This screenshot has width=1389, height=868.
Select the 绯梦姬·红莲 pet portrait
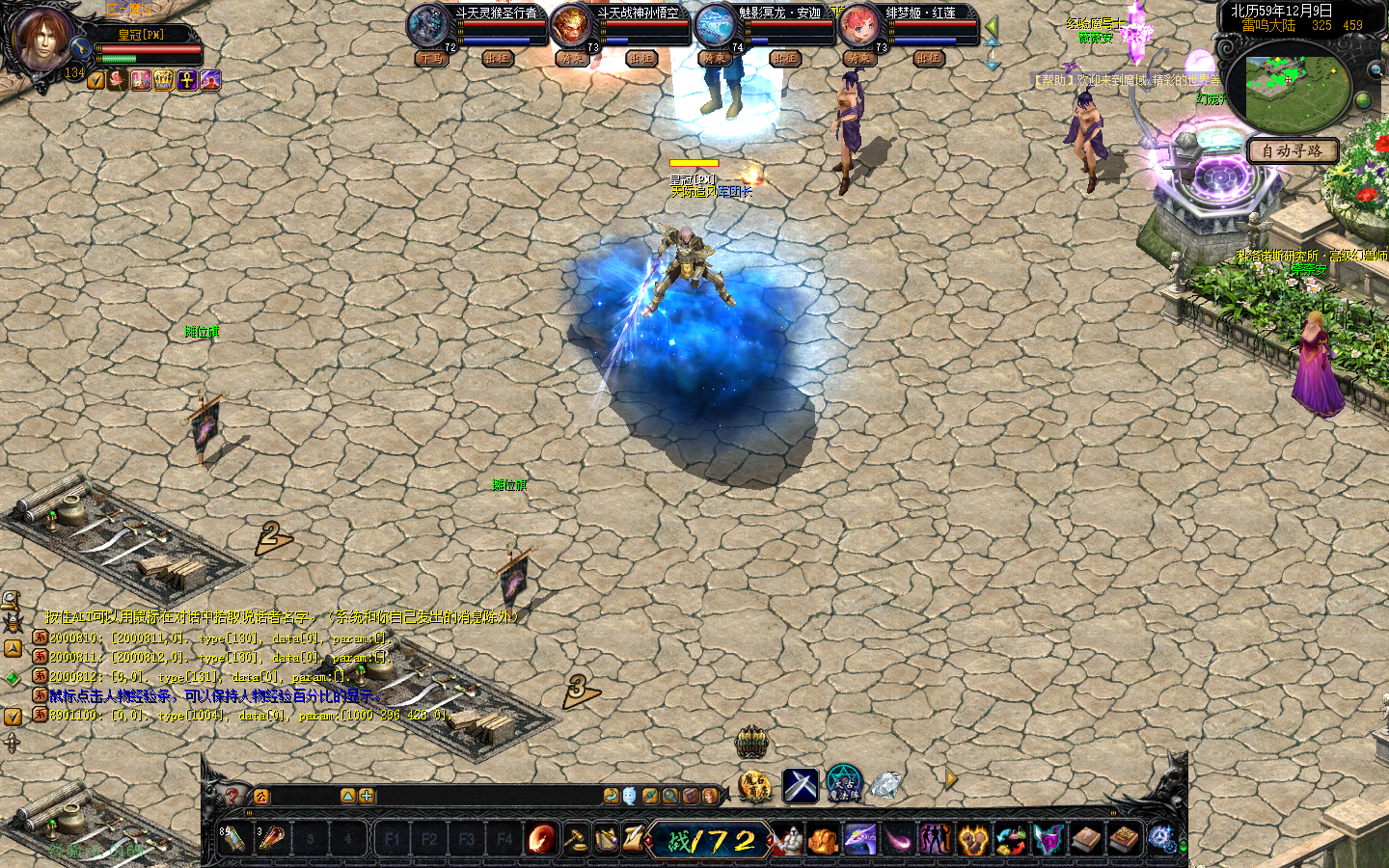point(858,25)
